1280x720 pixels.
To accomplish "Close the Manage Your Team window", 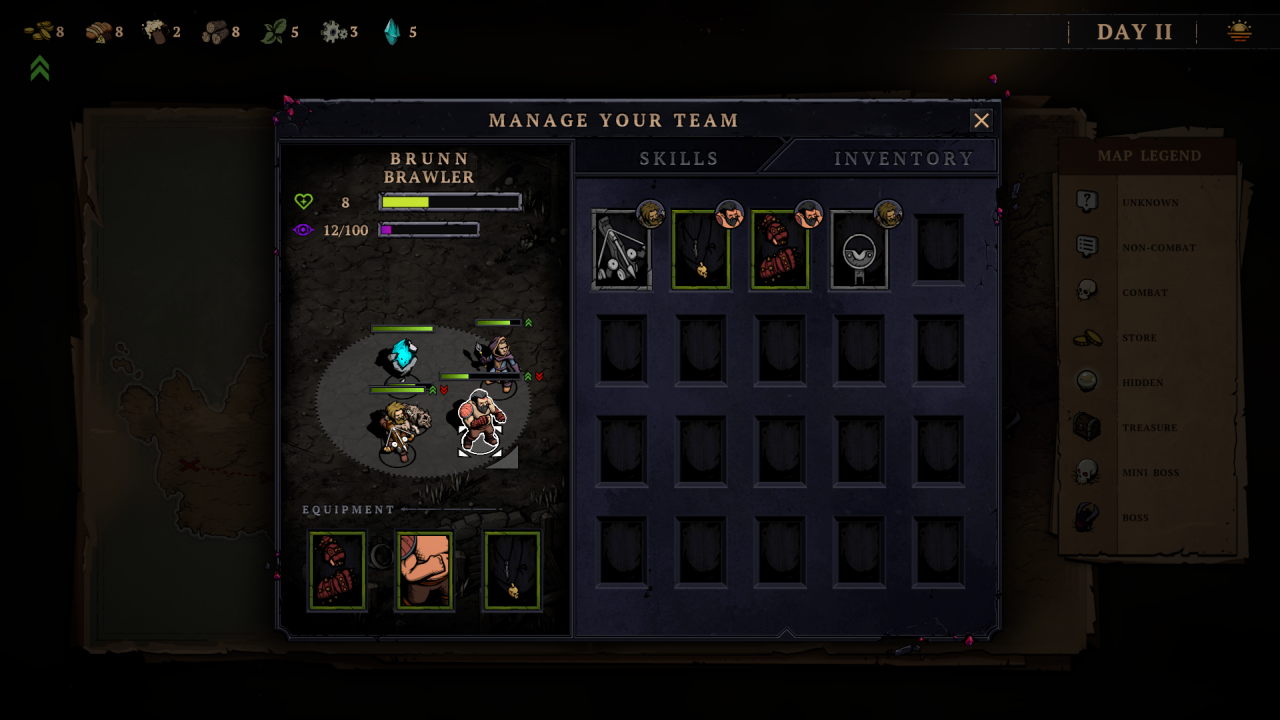I will tap(981, 121).
